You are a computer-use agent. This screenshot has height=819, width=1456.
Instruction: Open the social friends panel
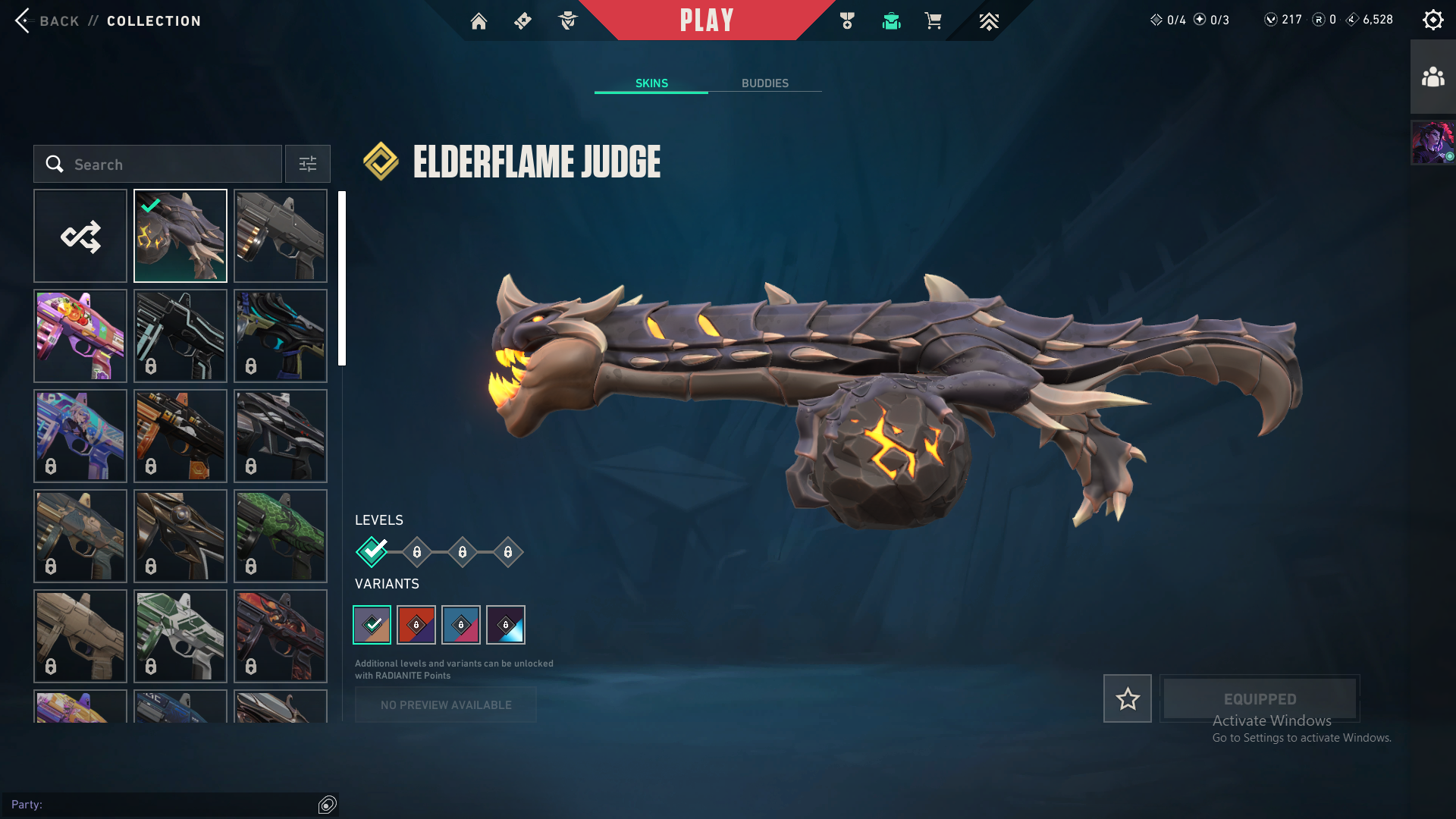pyautogui.click(x=1432, y=77)
